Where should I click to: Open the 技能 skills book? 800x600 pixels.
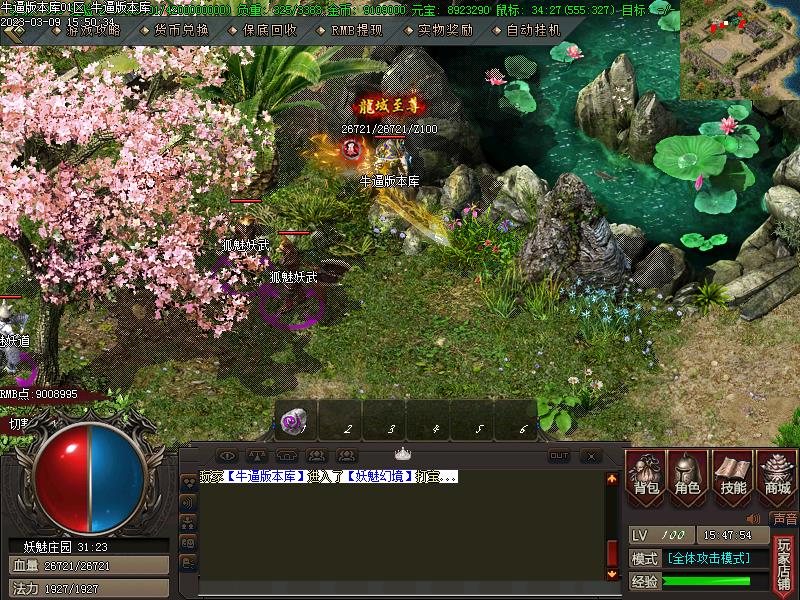click(x=732, y=474)
